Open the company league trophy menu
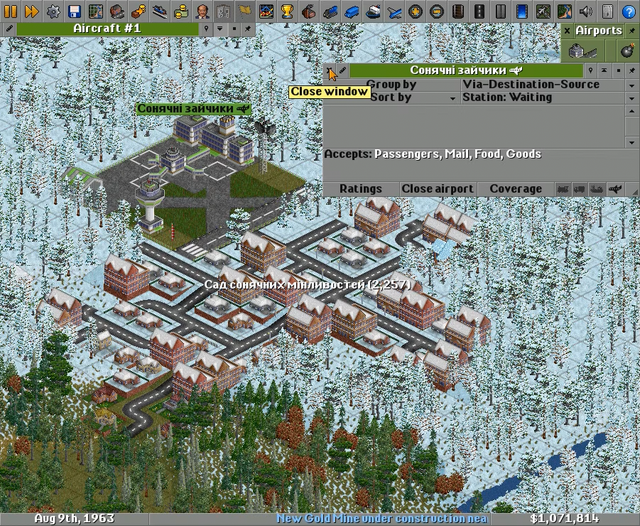This screenshot has height=526, width=640. point(287,11)
